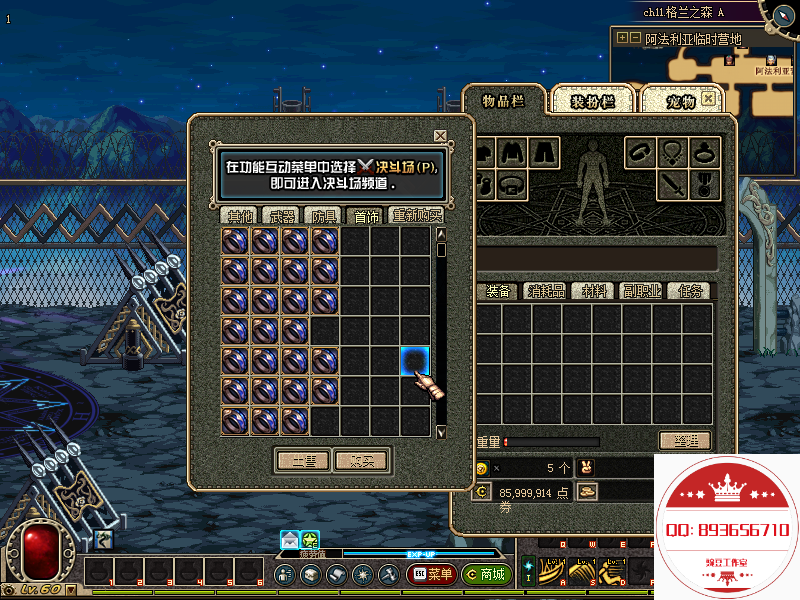Open the 武器 shop tab
This screenshot has height=600, width=800.
click(x=283, y=215)
